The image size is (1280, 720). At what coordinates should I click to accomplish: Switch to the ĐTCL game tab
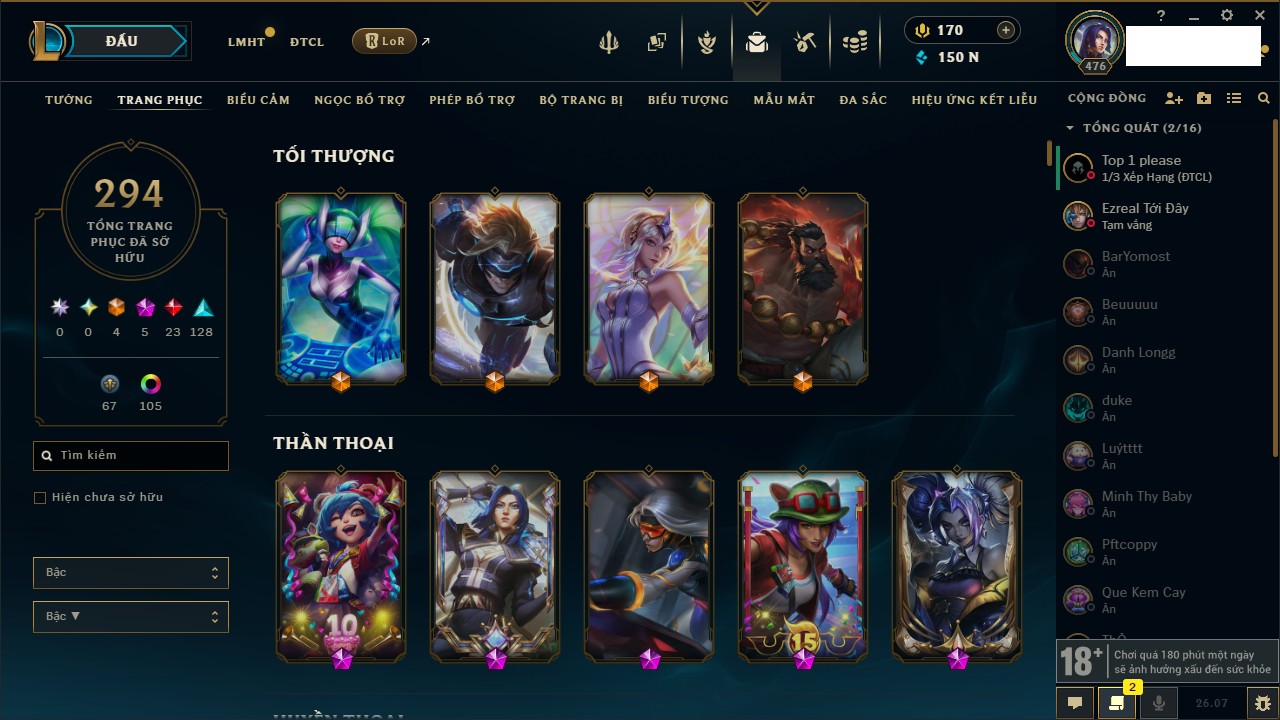click(307, 42)
